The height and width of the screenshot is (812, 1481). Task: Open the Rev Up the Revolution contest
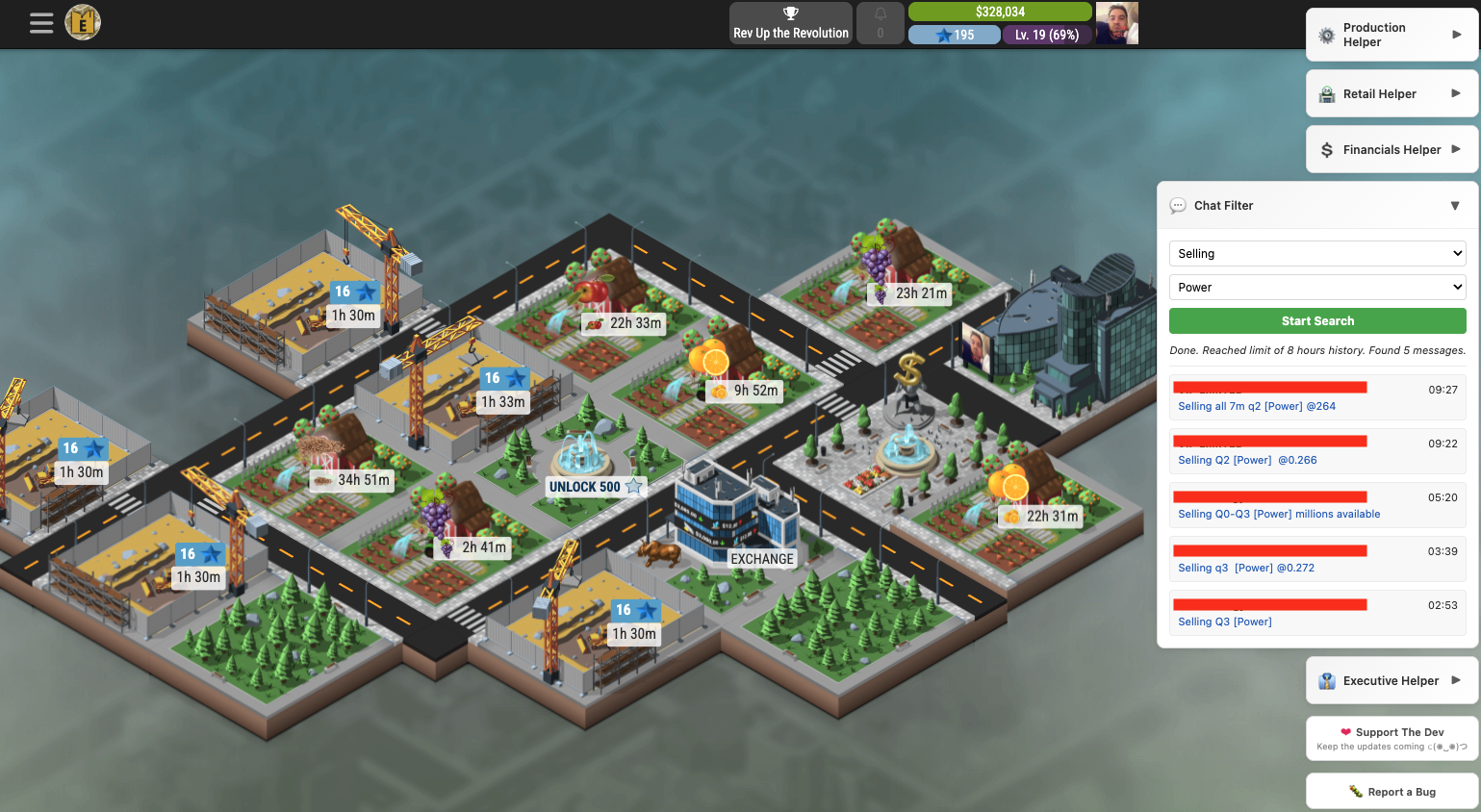(x=791, y=23)
